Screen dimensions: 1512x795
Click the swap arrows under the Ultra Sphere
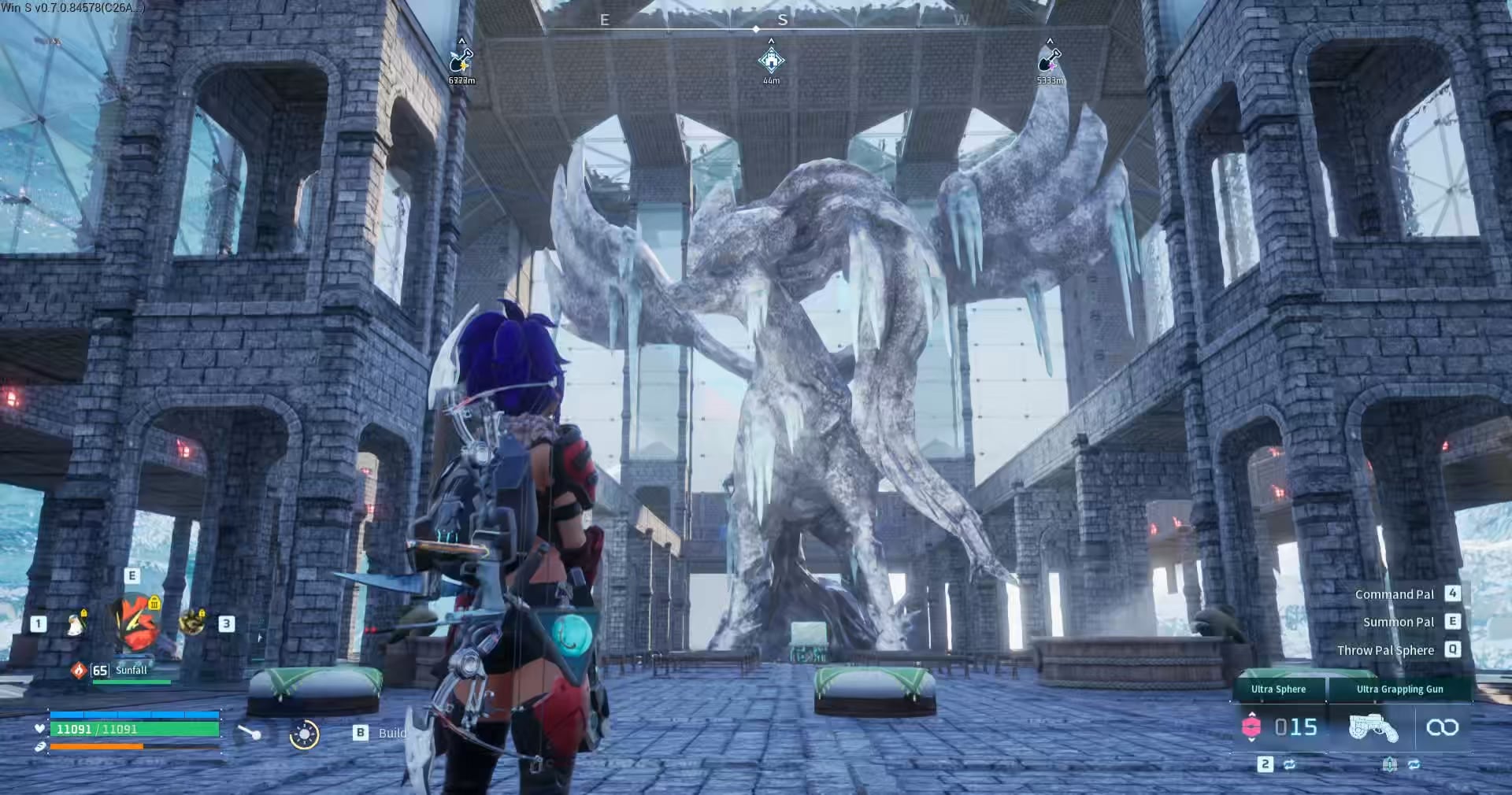[1289, 764]
